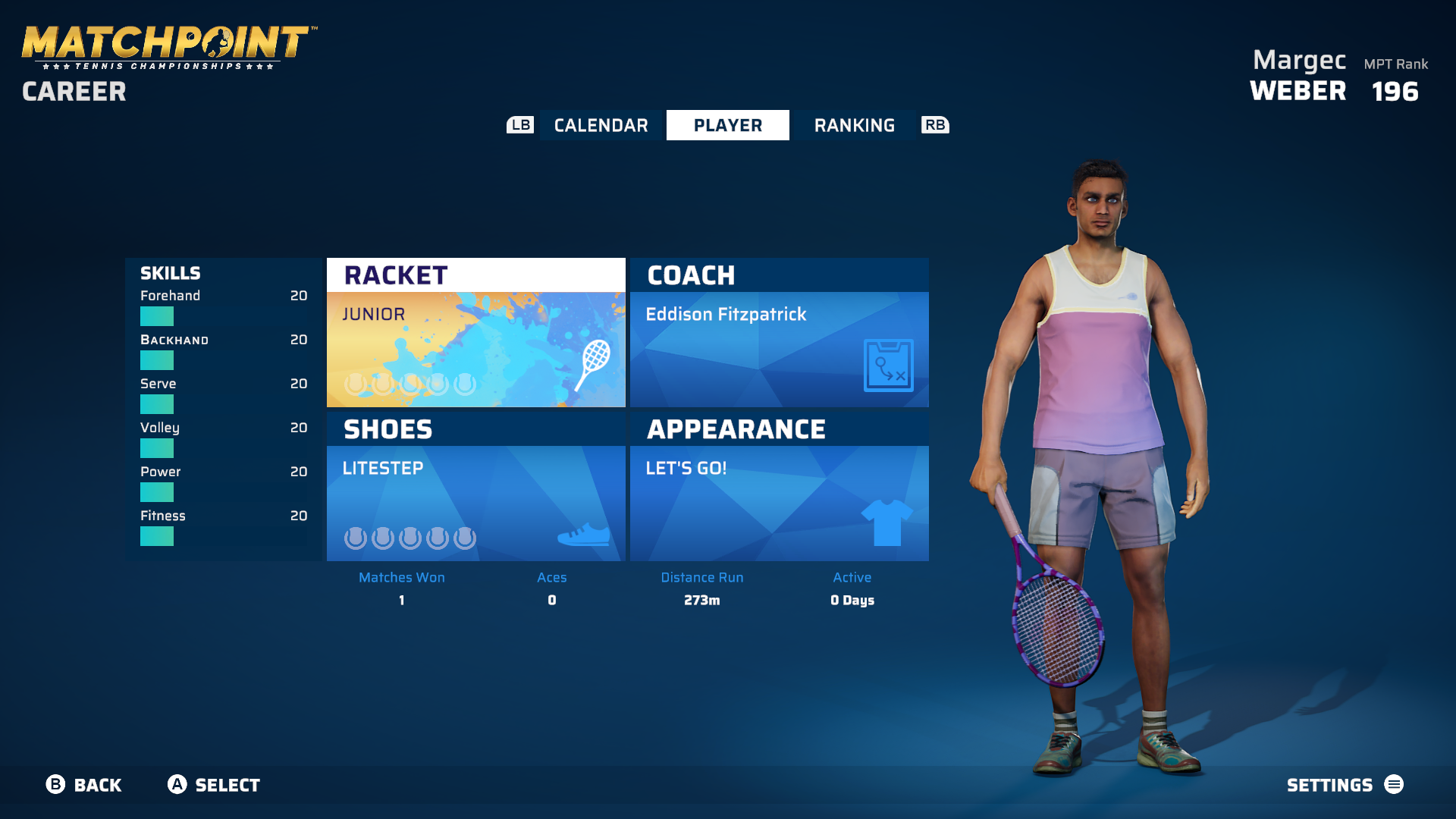
Task: Select coach Eddison Fitzpatrick
Action: pyautogui.click(x=726, y=314)
